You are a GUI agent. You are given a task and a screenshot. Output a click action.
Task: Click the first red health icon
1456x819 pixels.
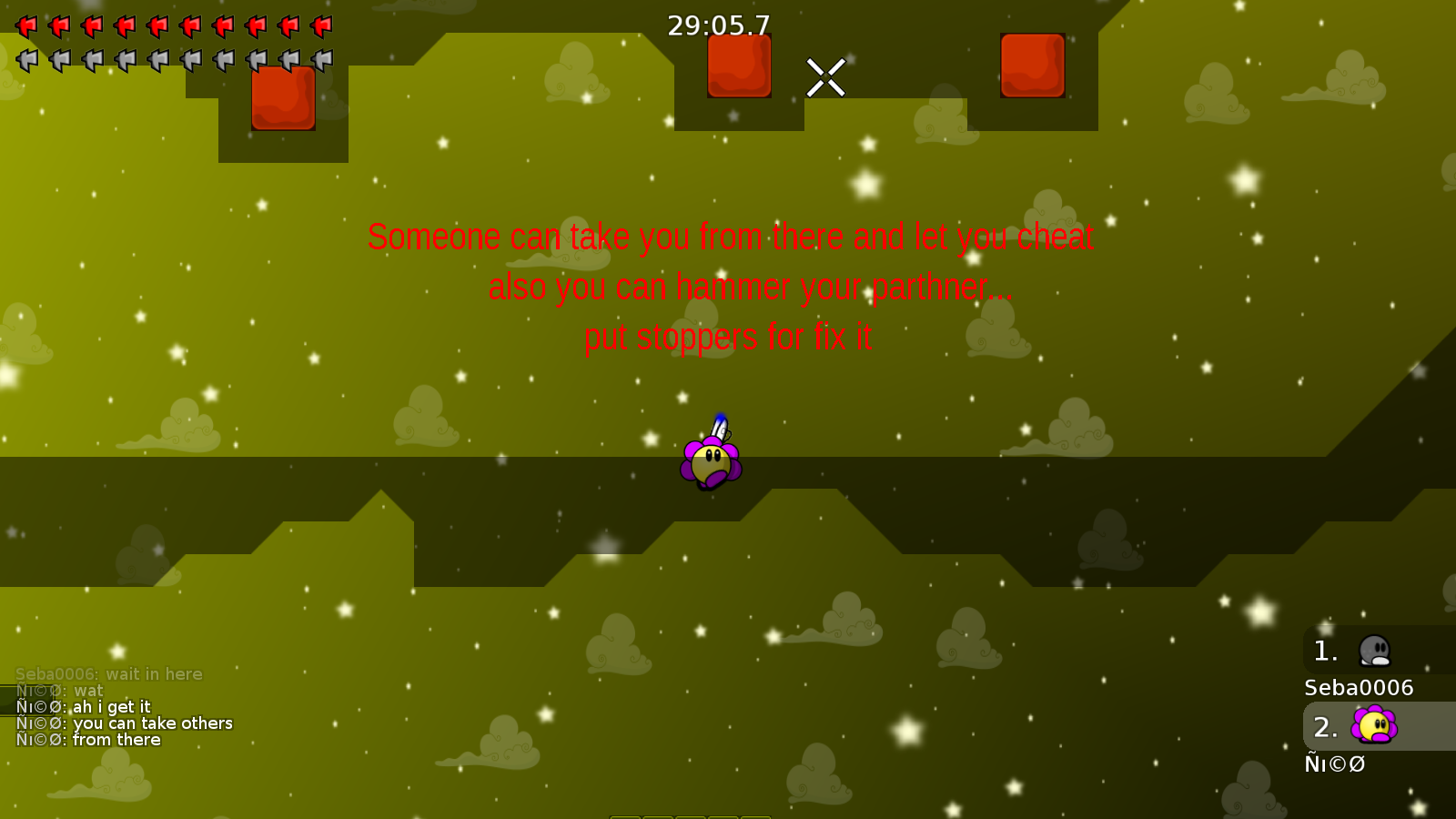(25, 25)
